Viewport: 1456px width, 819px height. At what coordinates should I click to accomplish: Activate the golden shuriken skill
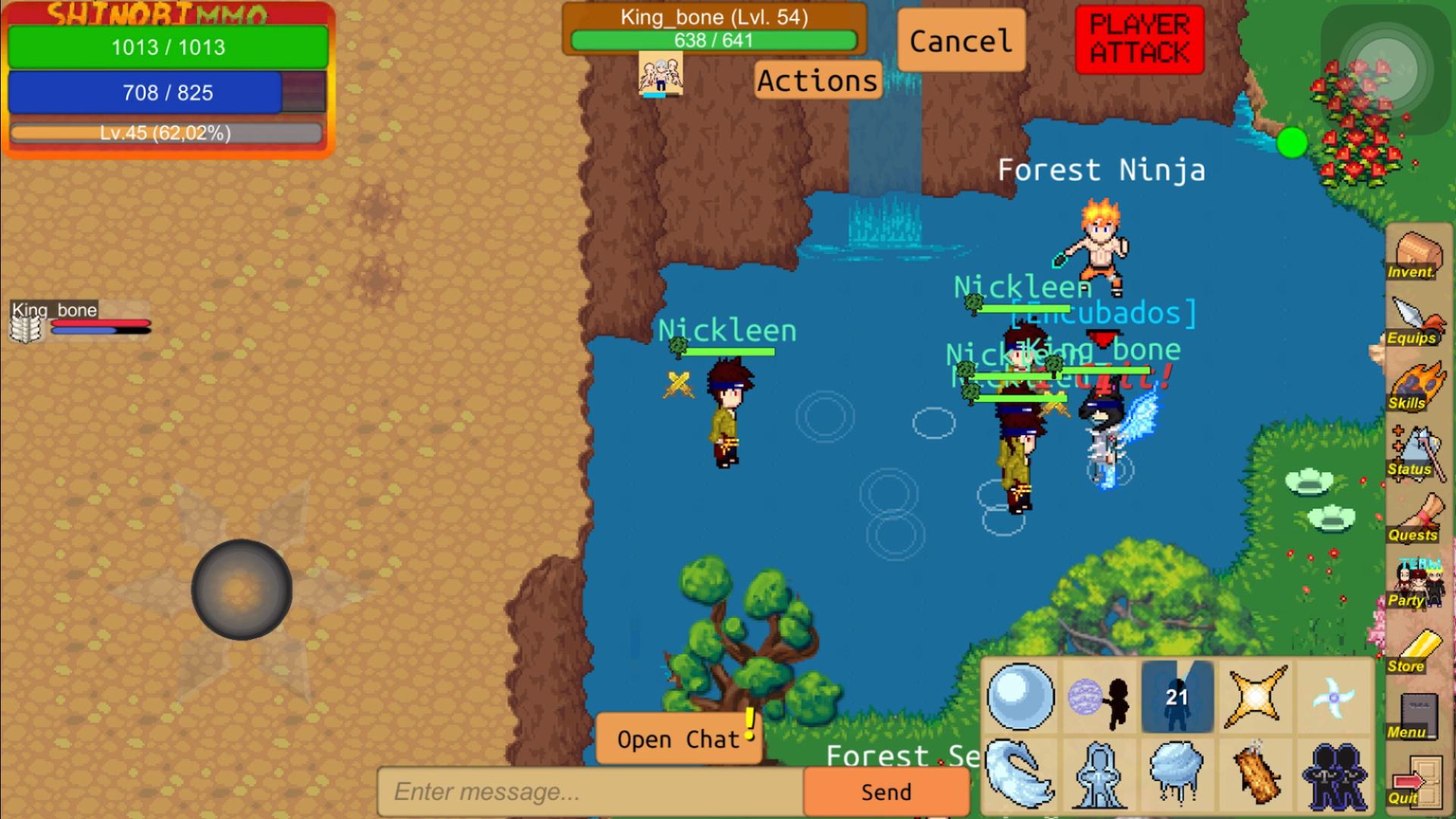pyautogui.click(x=1255, y=697)
